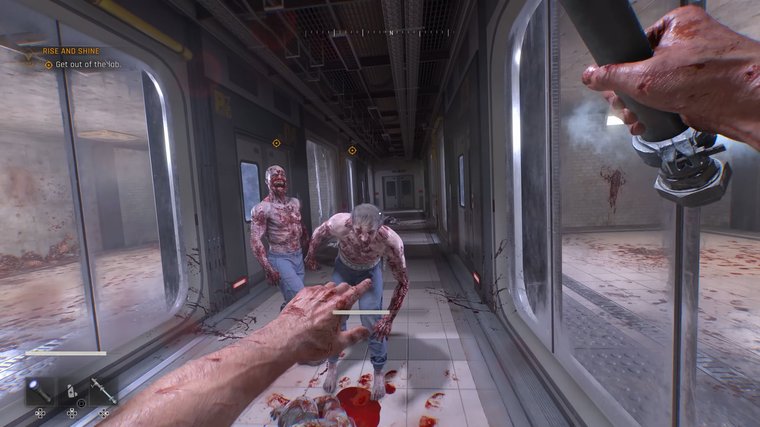The height and width of the screenshot is (427, 760).
Task: Equip the pipe wrench weapon slot
Action: [104, 390]
